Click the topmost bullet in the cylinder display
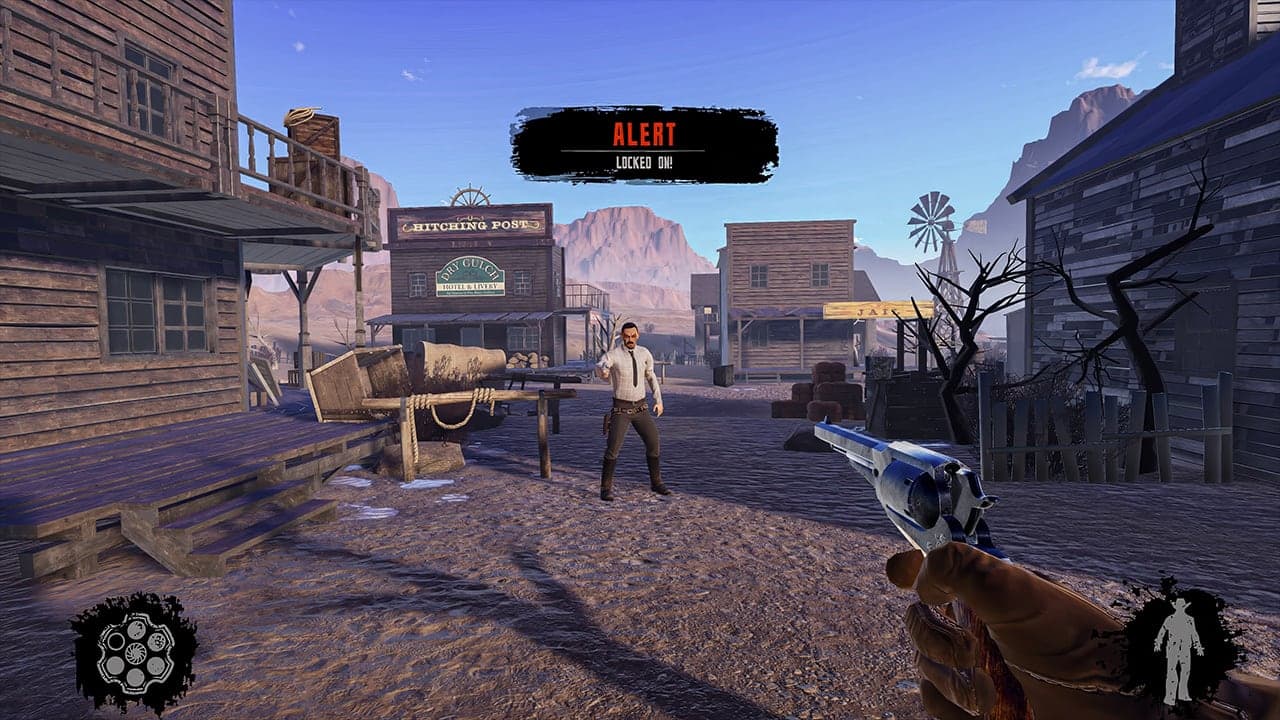 click(136, 630)
